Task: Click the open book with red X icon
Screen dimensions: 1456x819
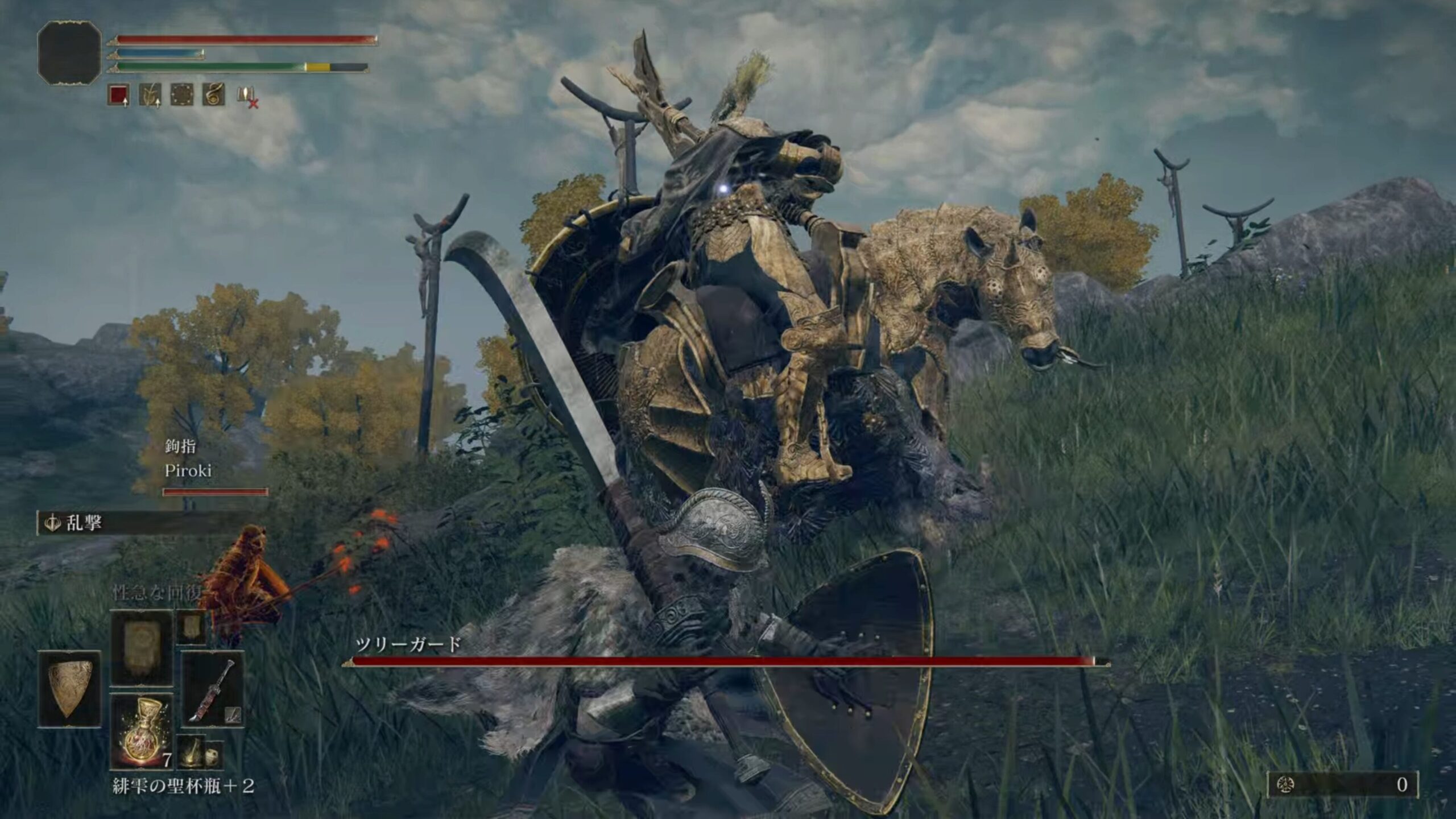Action: pos(247,96)
